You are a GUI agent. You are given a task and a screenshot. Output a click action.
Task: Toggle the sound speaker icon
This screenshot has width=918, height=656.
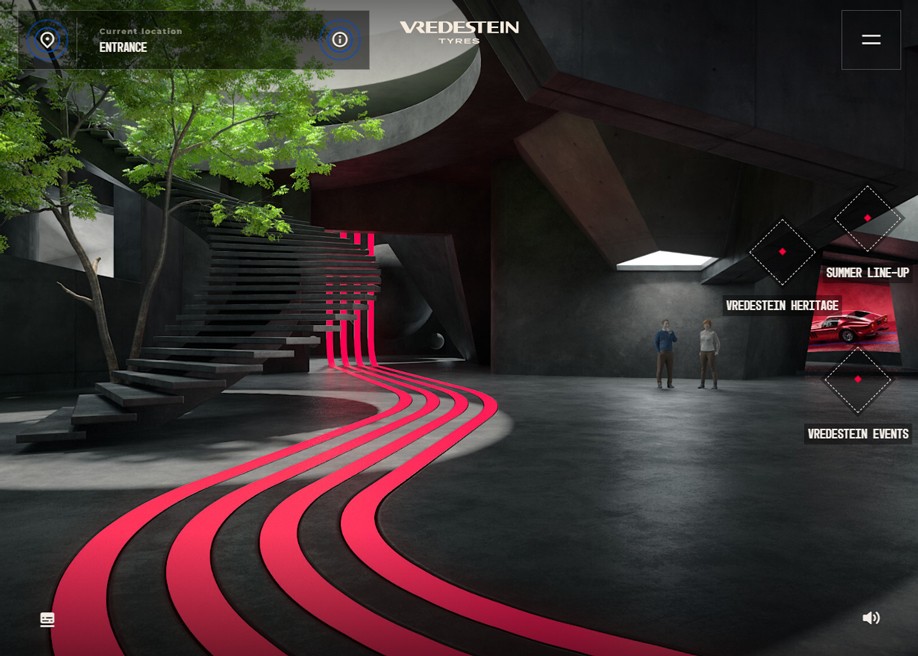click(x=871, y=618)
